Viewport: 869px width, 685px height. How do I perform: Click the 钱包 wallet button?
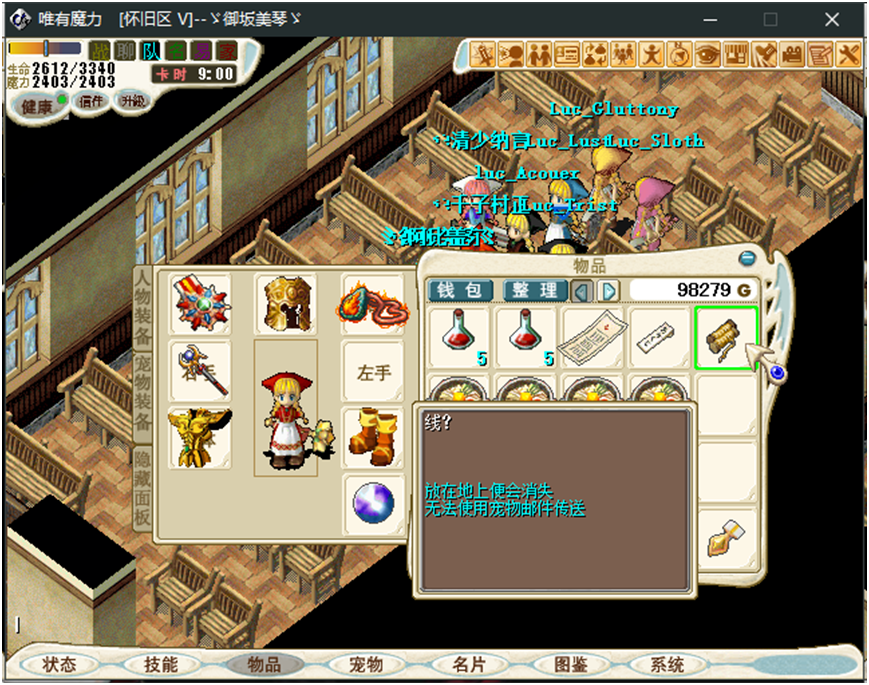point(460,290)
